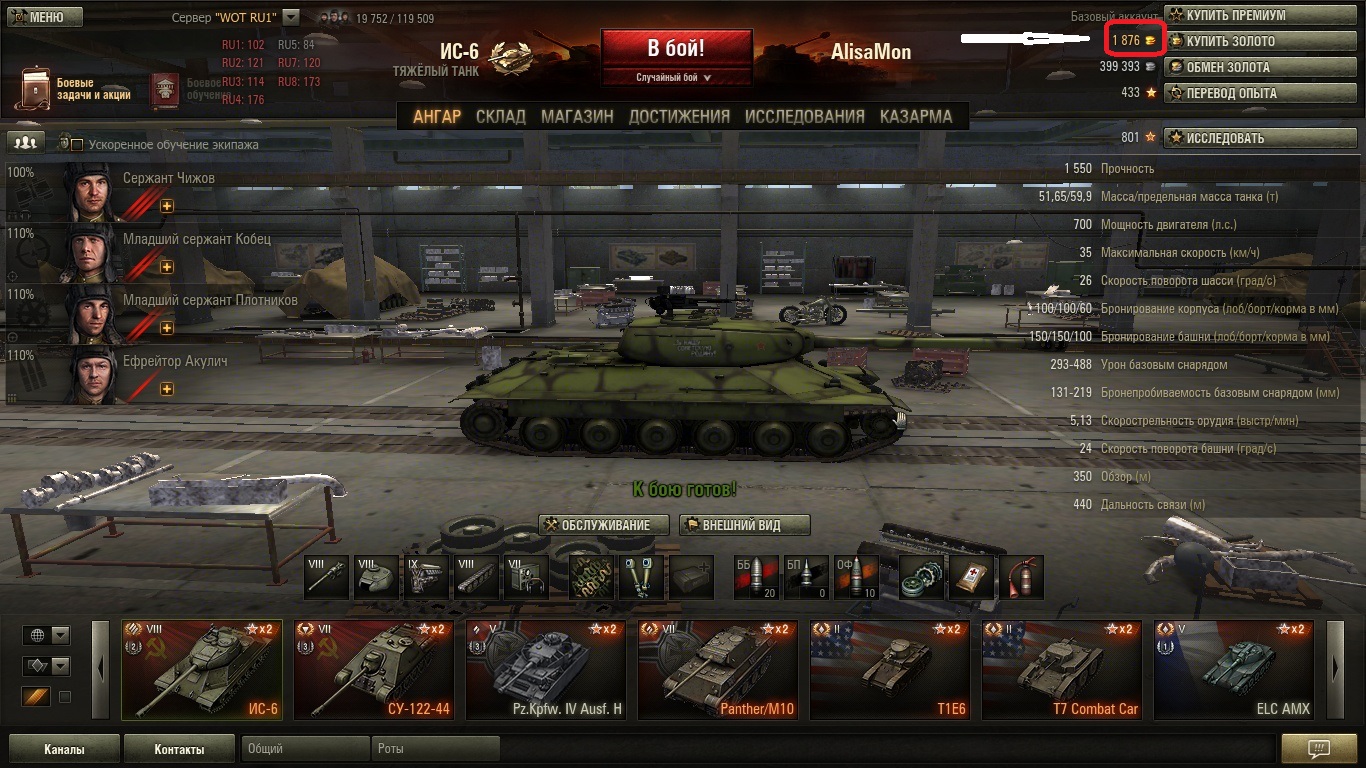The height and width of the screenshot is (768, 1366).
Task: Choose the ELC AMX tank tile
Action: click(1234, 670)
